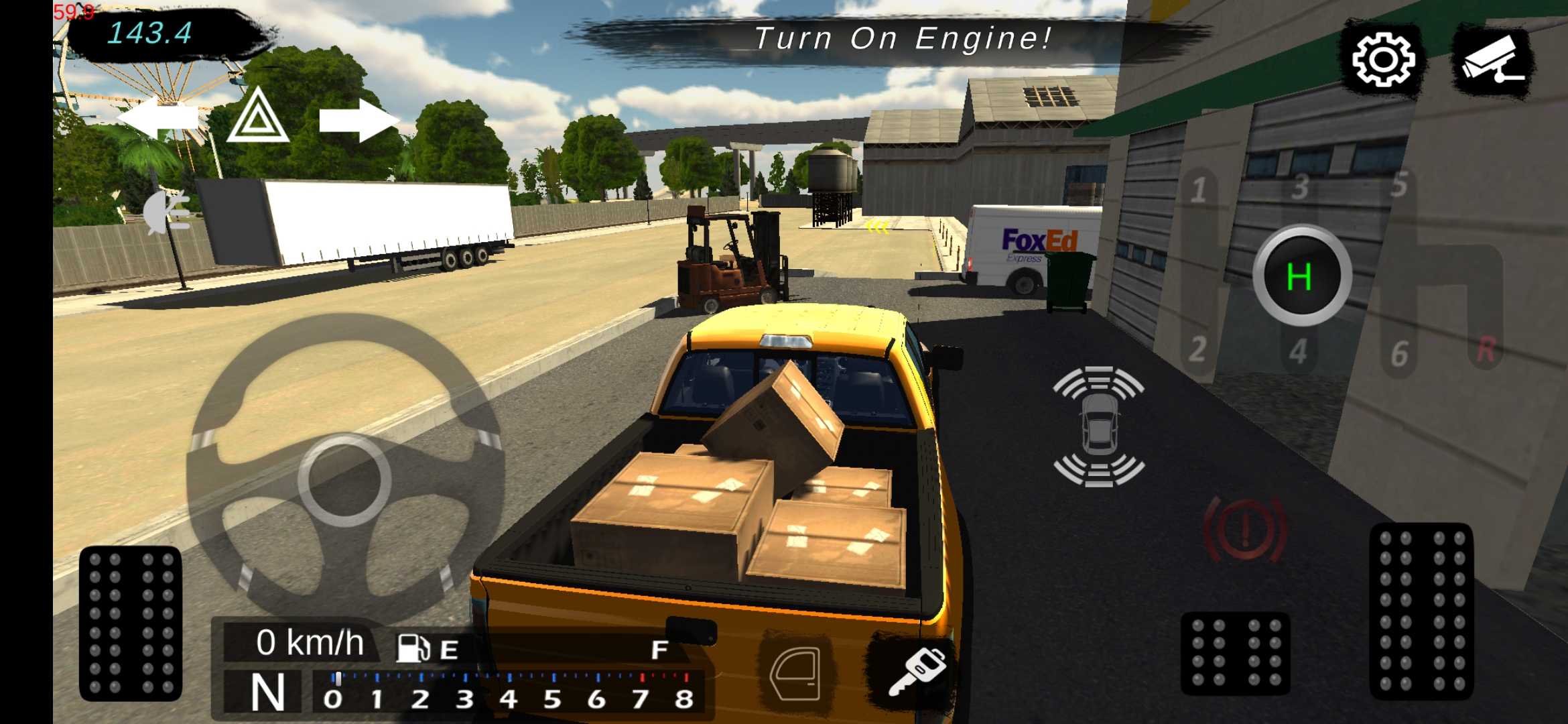Viewport: 1568px width, 724px height.
Task: Activate the right turn signal arrow
Action: tap(358, 121)
